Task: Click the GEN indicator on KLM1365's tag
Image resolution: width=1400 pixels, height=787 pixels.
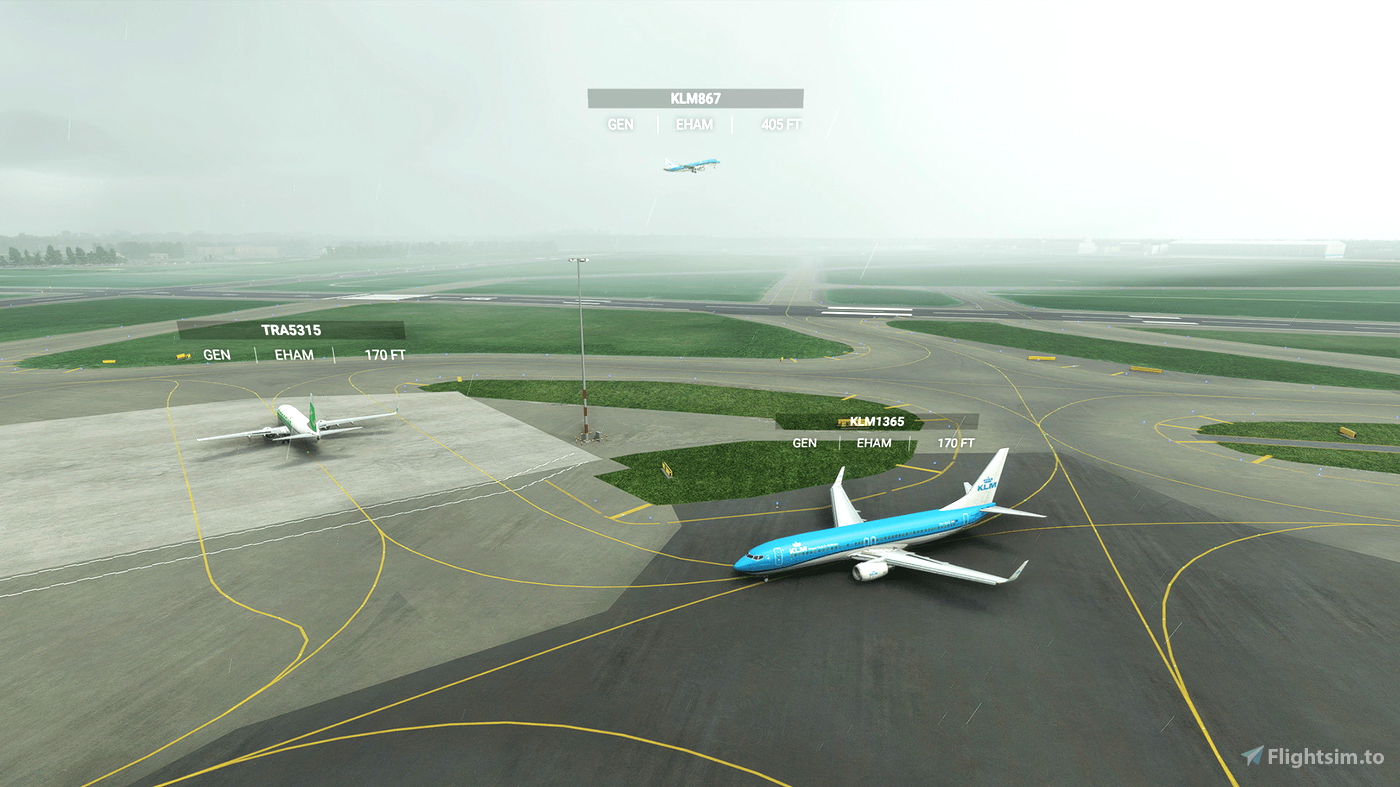Action: tap(804, 443)
